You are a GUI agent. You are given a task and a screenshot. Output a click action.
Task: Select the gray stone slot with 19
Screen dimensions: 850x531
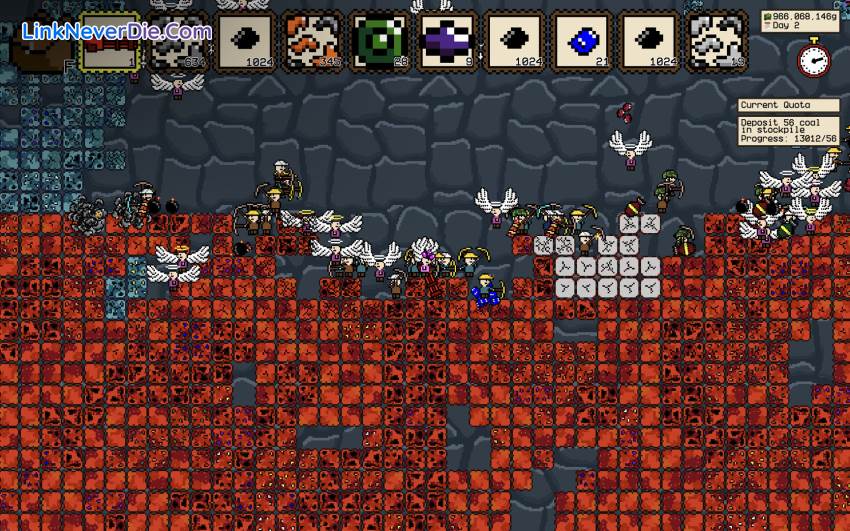click(x=718, y=43)
